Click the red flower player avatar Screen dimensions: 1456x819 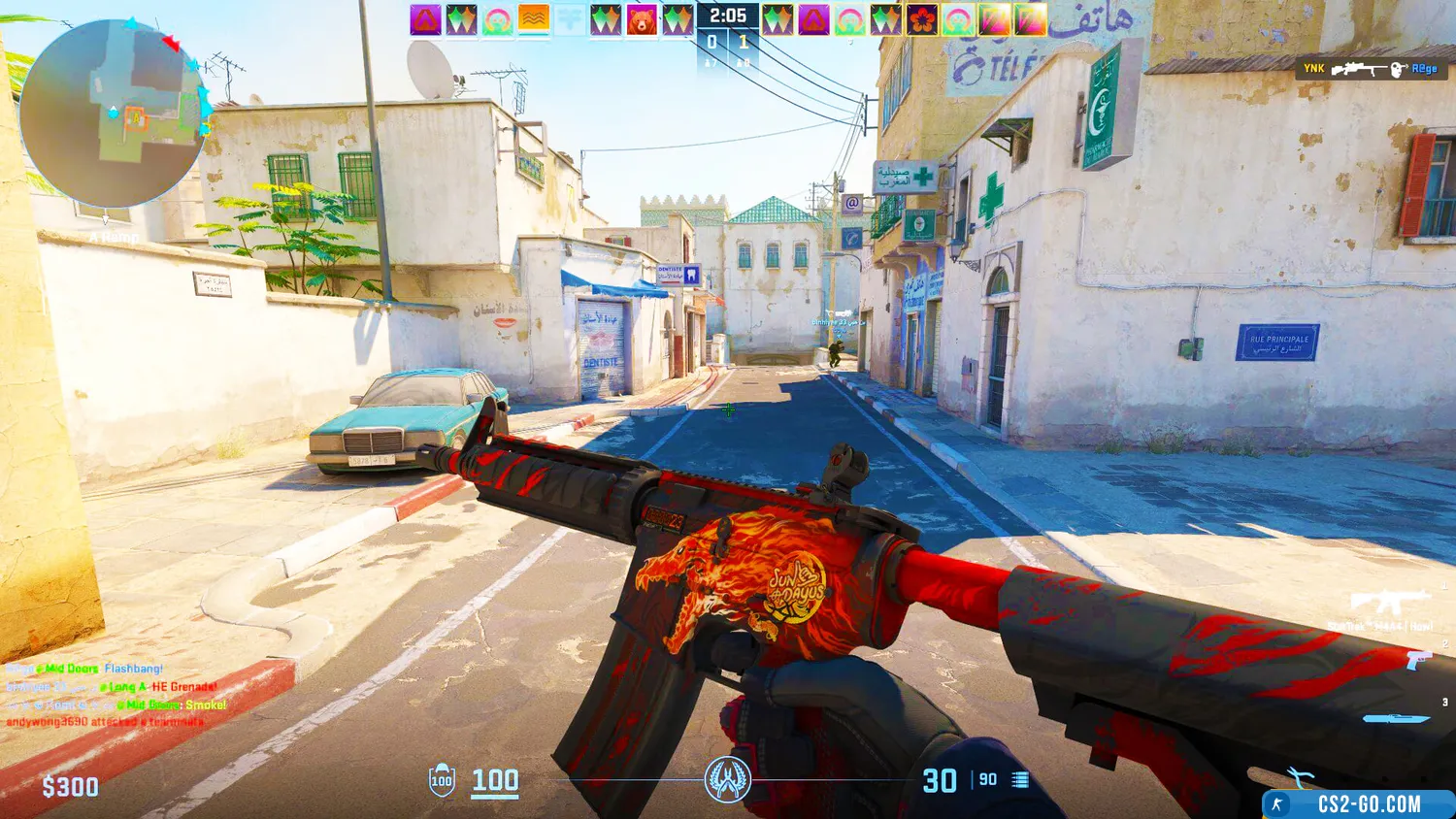(x=921, y=20)
